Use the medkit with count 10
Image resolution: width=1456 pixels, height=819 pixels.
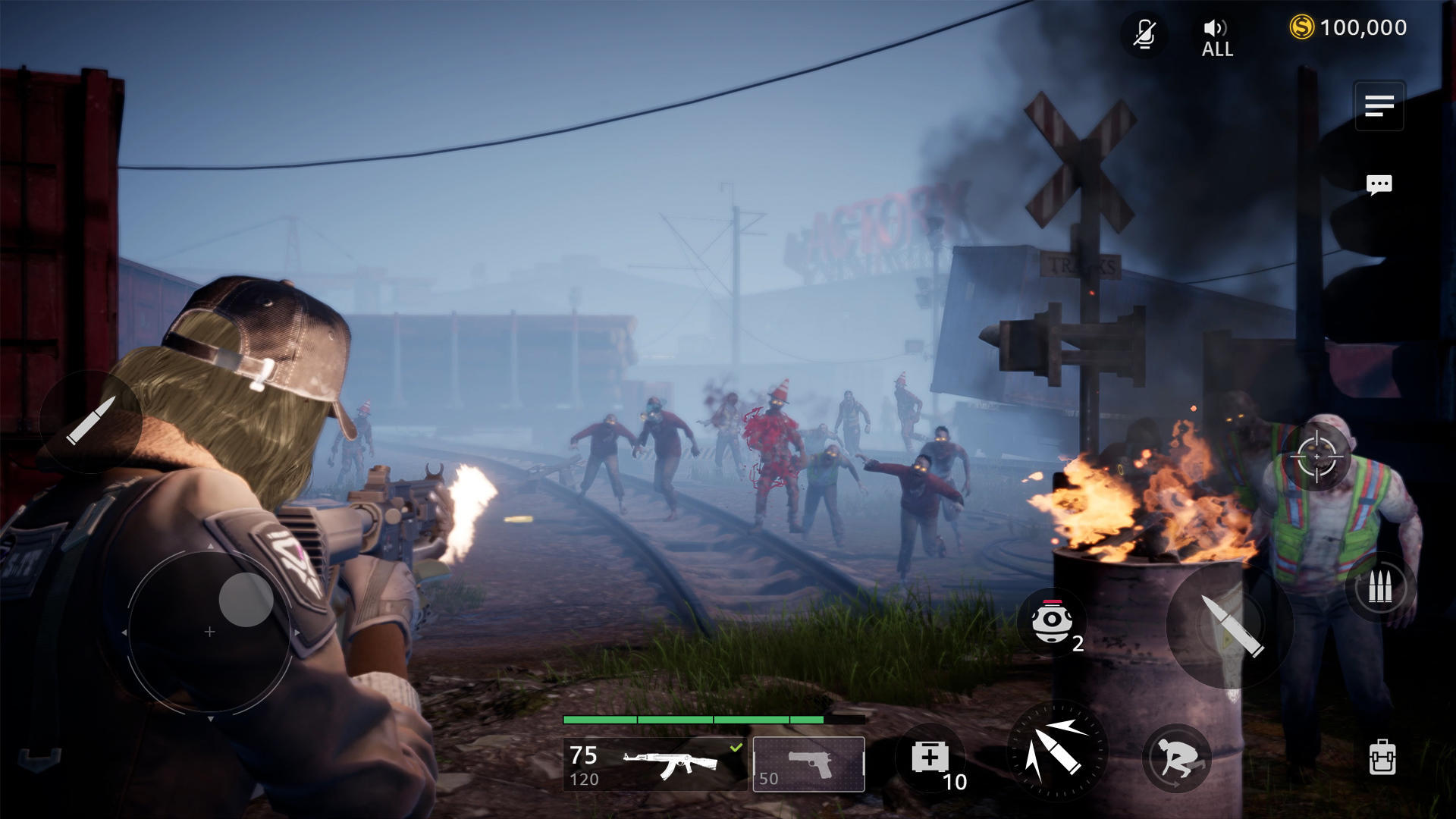tap(930, 757)
